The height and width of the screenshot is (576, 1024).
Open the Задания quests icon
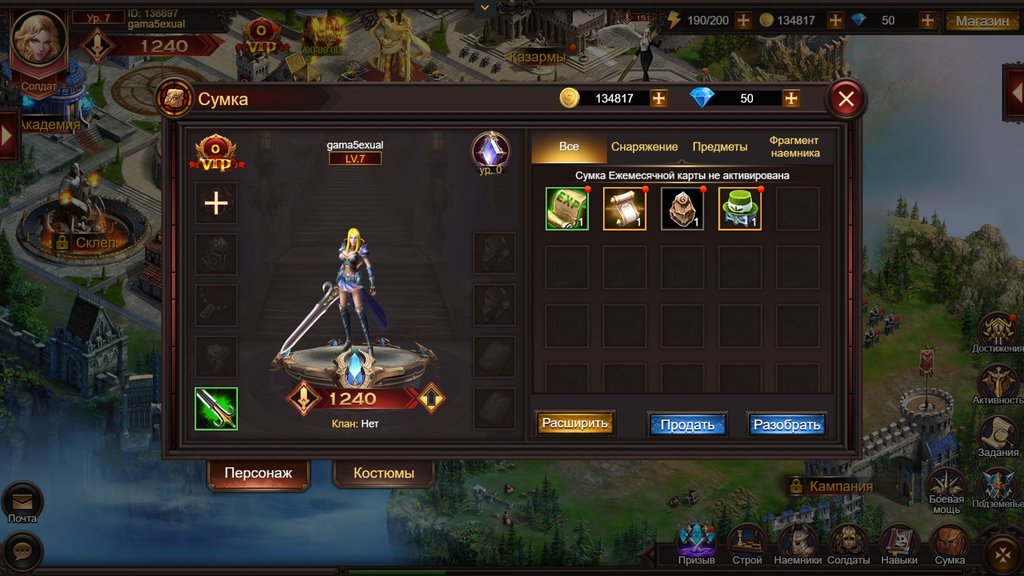click(x=997, y=436)
